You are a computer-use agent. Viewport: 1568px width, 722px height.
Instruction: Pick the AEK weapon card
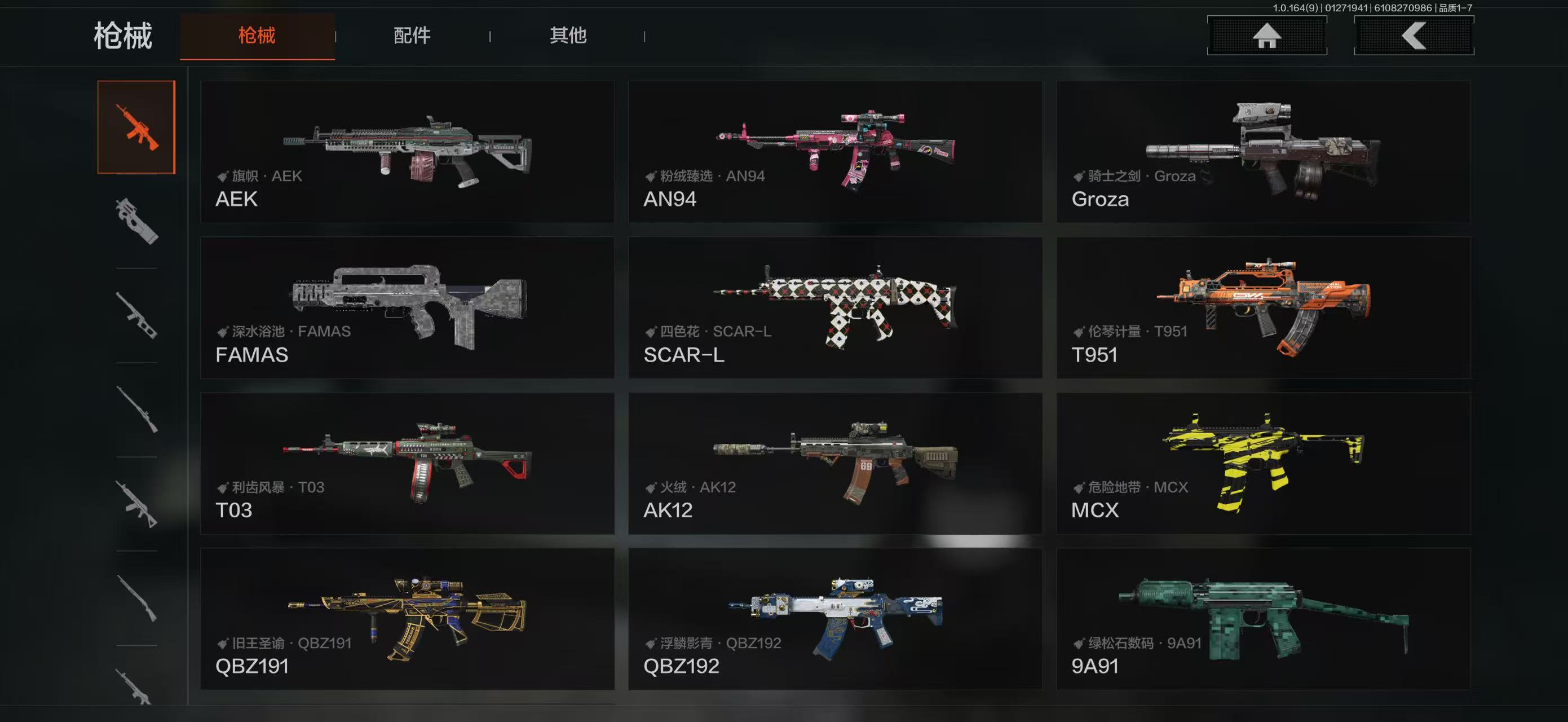click(x=407, y=152)
